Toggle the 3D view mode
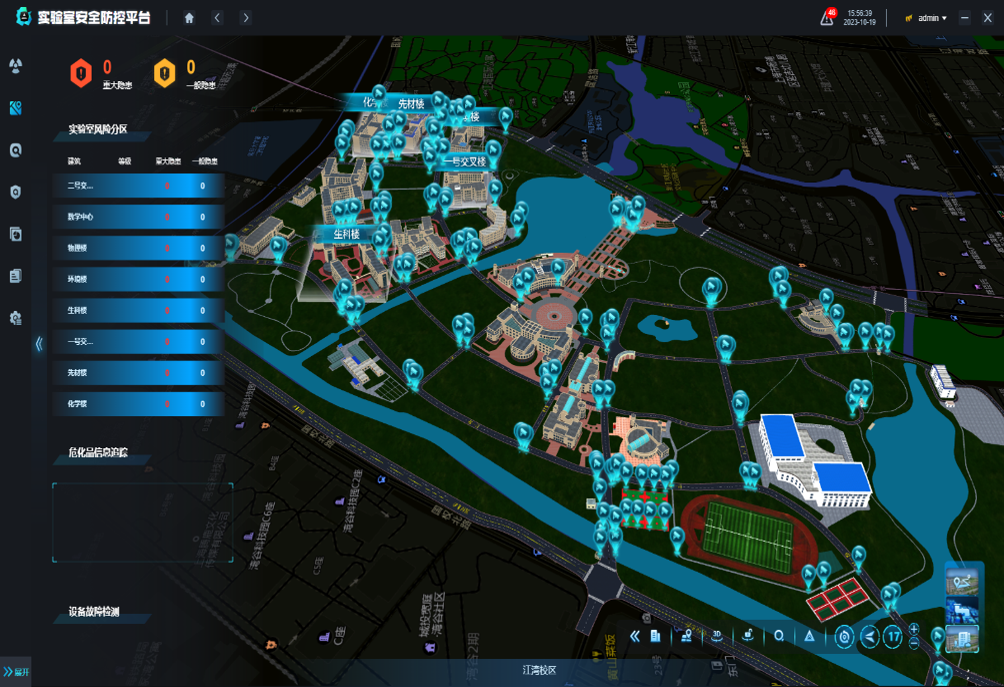The width and height of the screenshot is (1004, 687). point(717,636)
